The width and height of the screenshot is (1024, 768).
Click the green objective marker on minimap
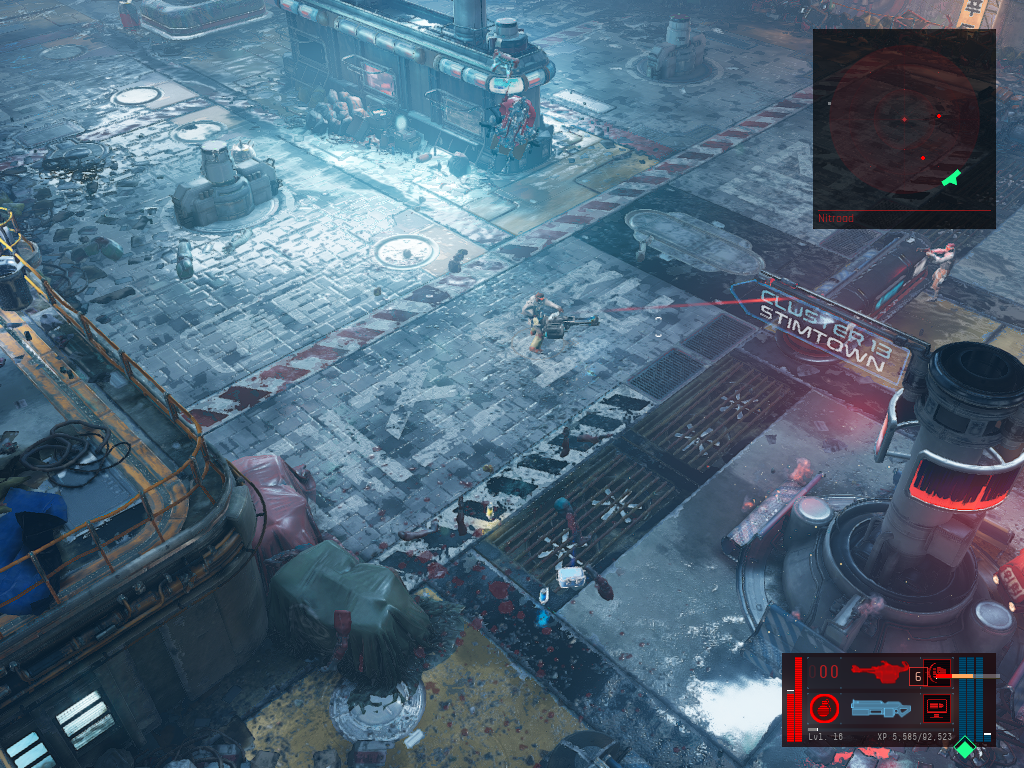tap(951, 178)
